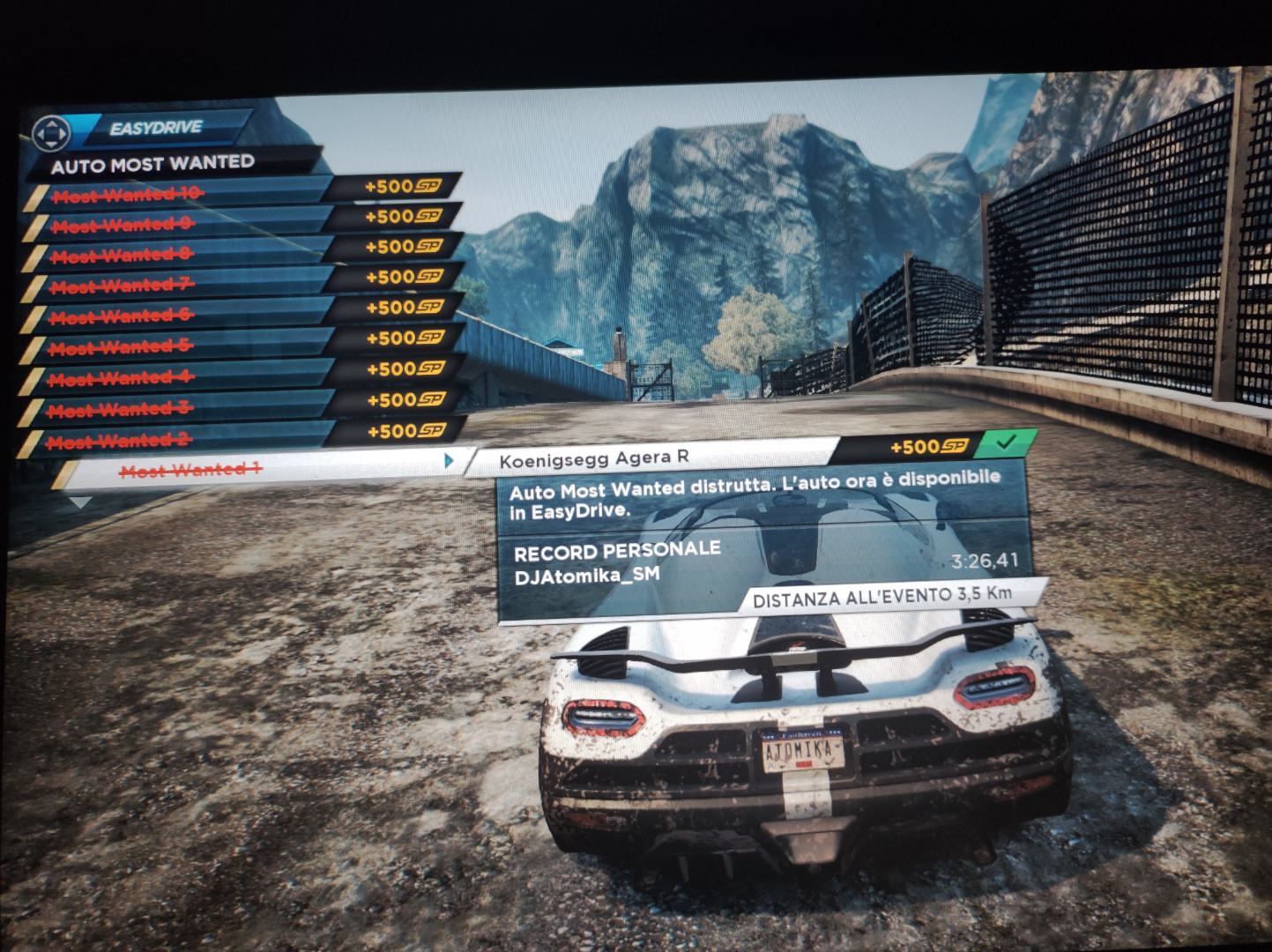Click the down arrow below the list

pos(80,502)
